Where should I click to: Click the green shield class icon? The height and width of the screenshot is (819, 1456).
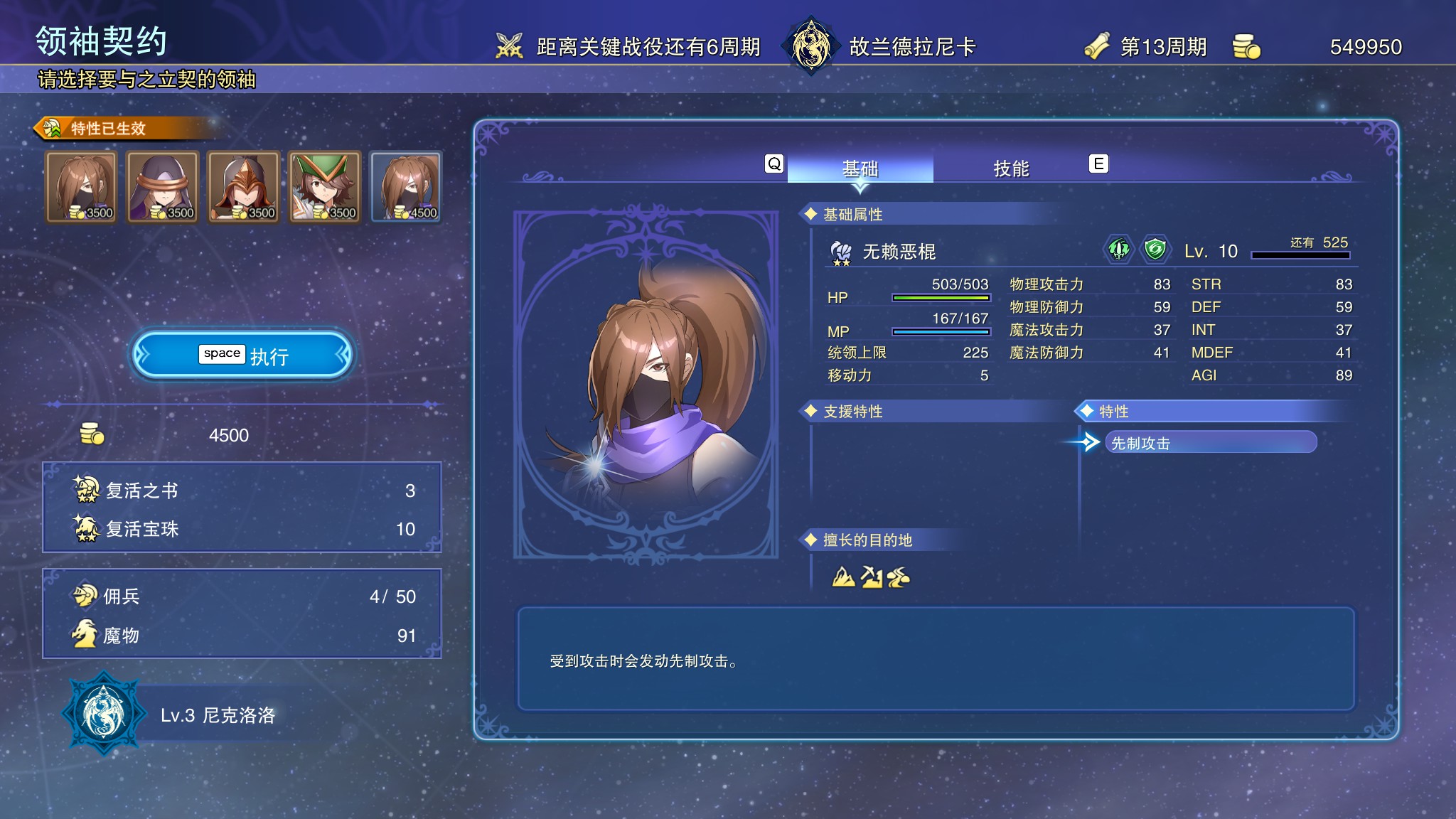click(1155, 250)
